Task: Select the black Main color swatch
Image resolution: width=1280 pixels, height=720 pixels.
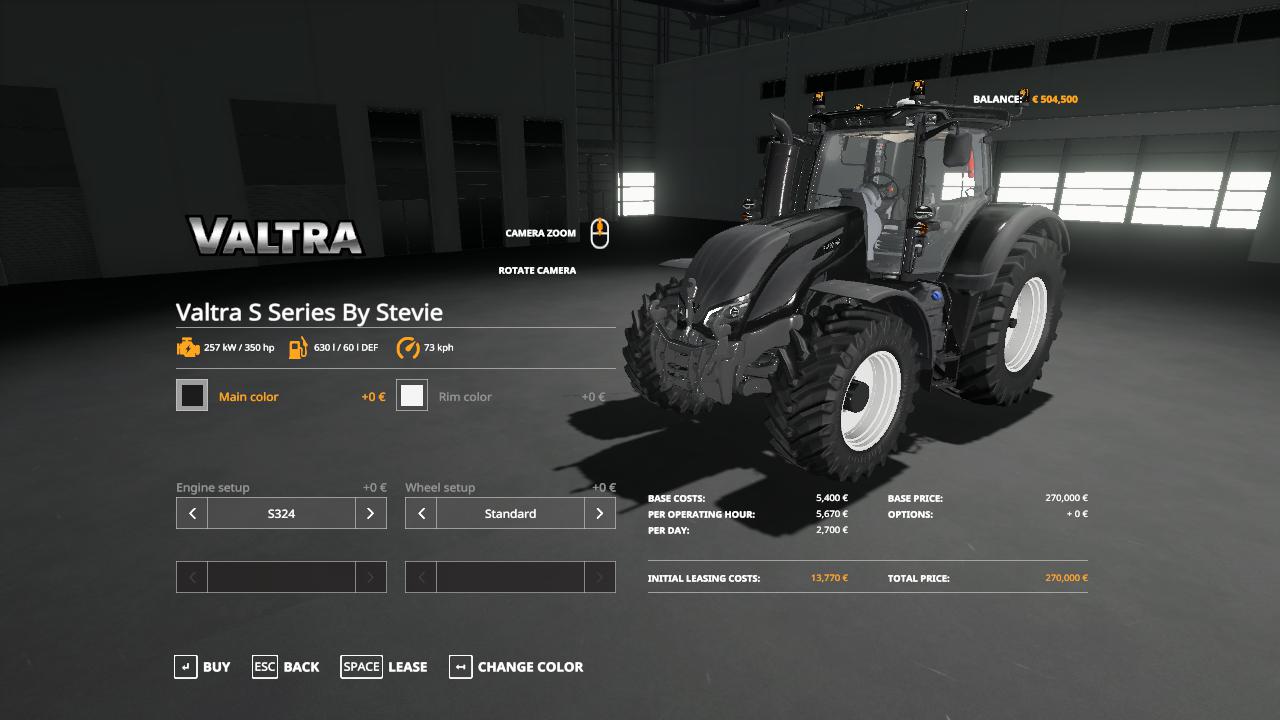Action: click(x=192, y=396)
